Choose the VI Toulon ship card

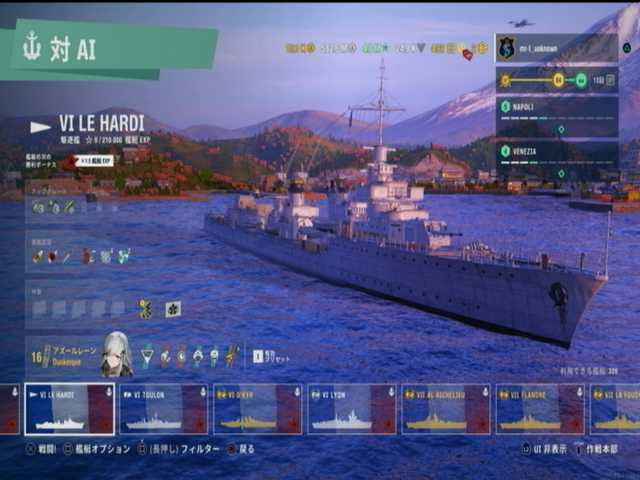coord(164,409)
